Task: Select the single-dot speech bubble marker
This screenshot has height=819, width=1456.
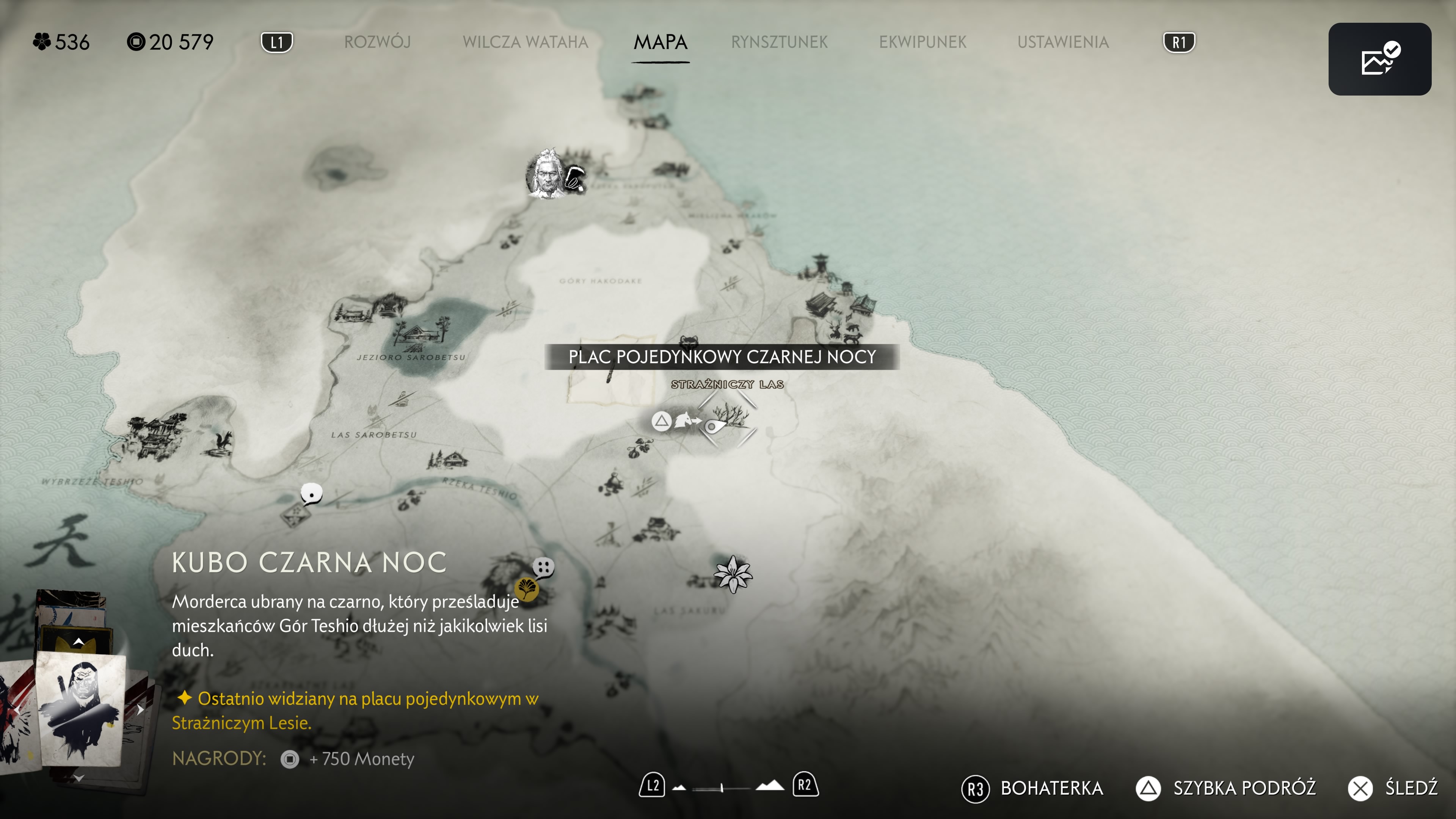Action: click(311, 493)
